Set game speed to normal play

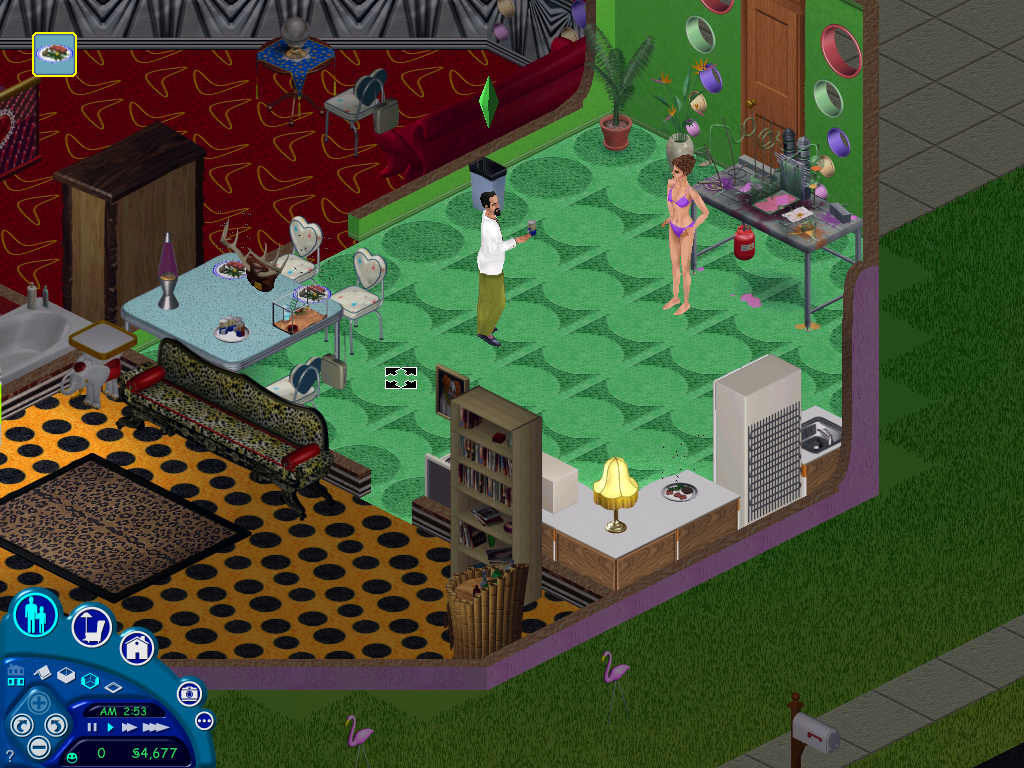coord(110,727)
